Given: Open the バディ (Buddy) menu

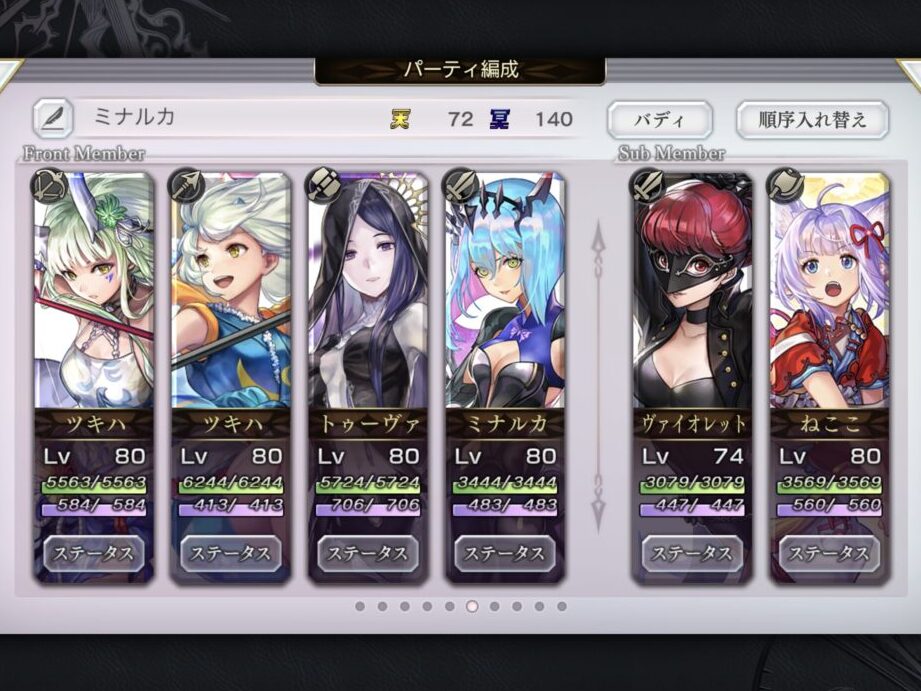Looking at the screenshot, I should coord(660,120).
